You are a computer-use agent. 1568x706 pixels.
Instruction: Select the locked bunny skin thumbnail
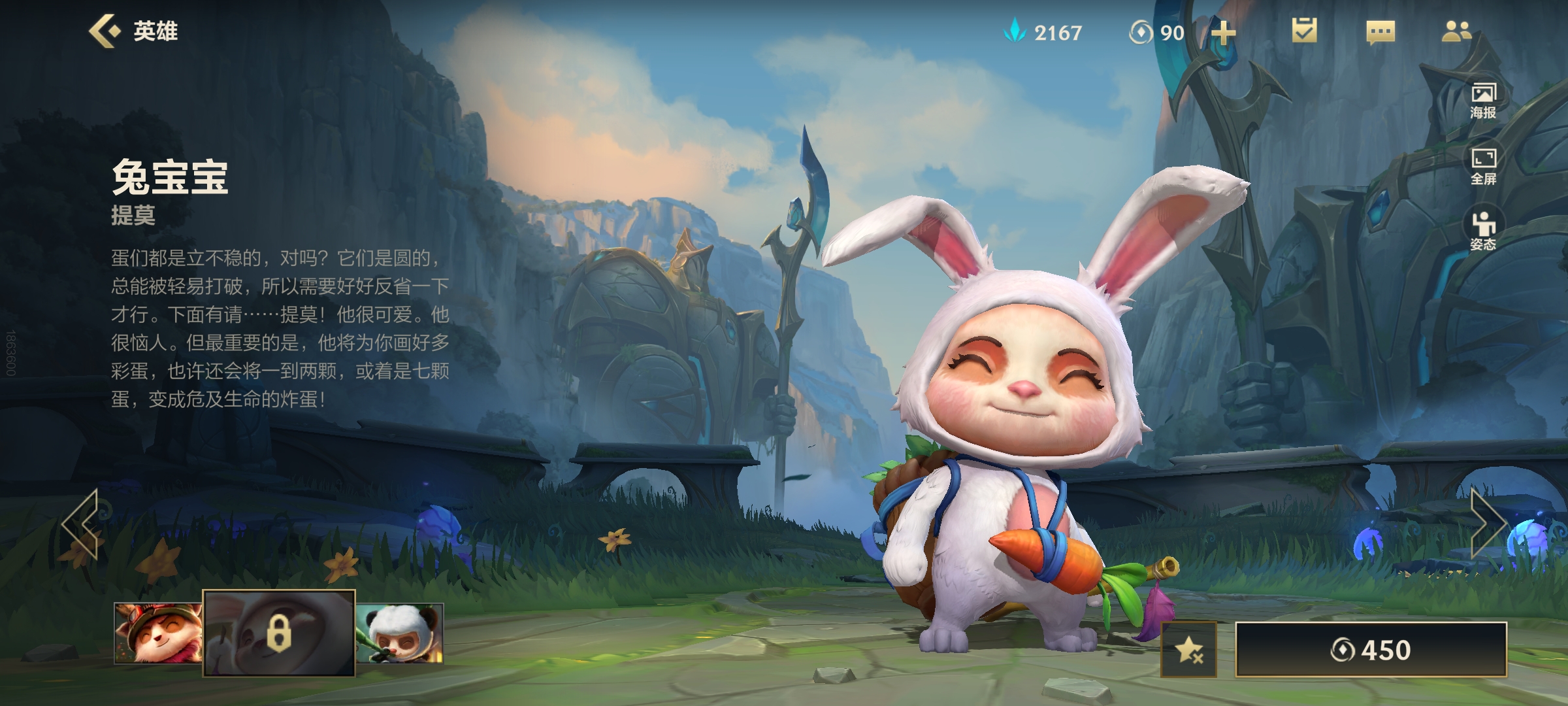click(x=279, y=633)
